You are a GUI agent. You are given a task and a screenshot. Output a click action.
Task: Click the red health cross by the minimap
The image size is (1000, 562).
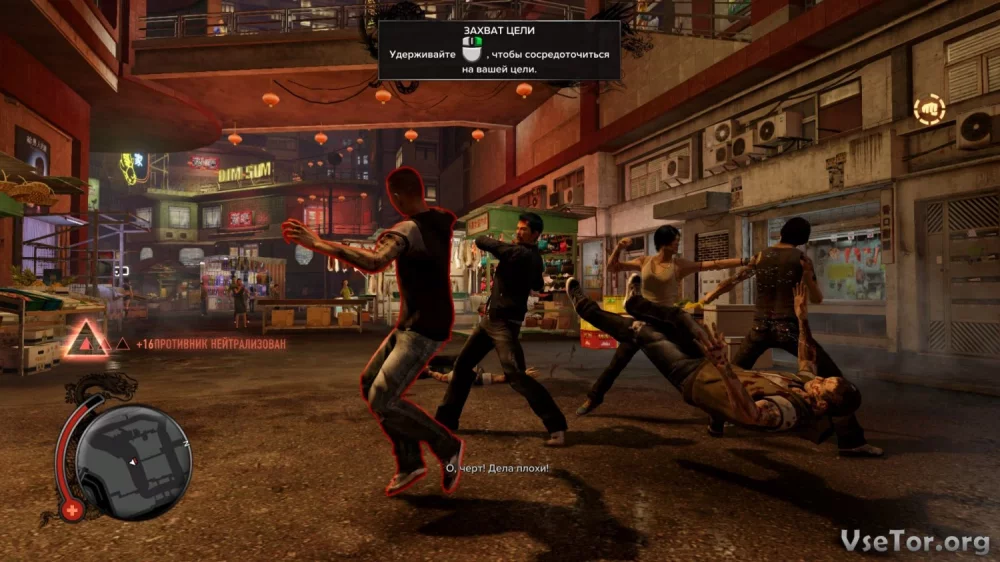[72, 511]
